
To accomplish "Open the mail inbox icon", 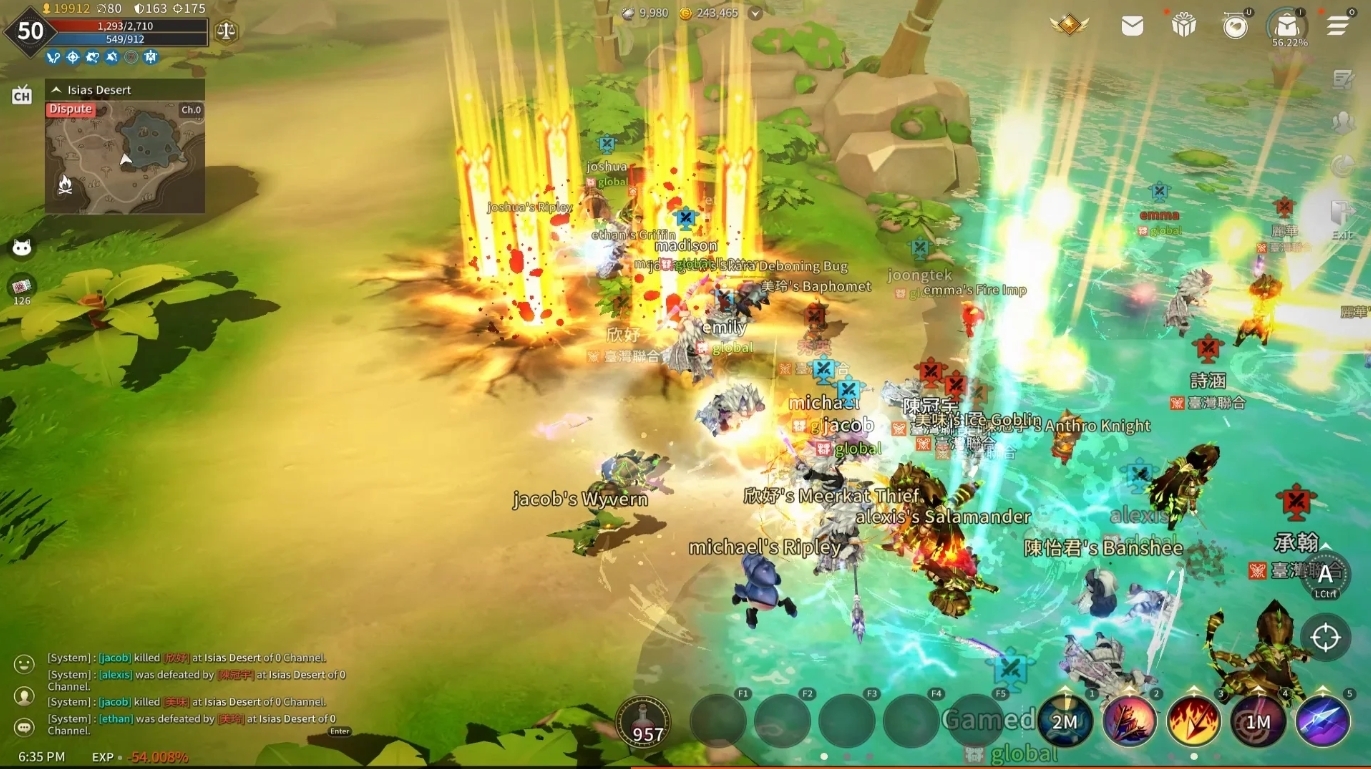I will tap(1131, 26).
